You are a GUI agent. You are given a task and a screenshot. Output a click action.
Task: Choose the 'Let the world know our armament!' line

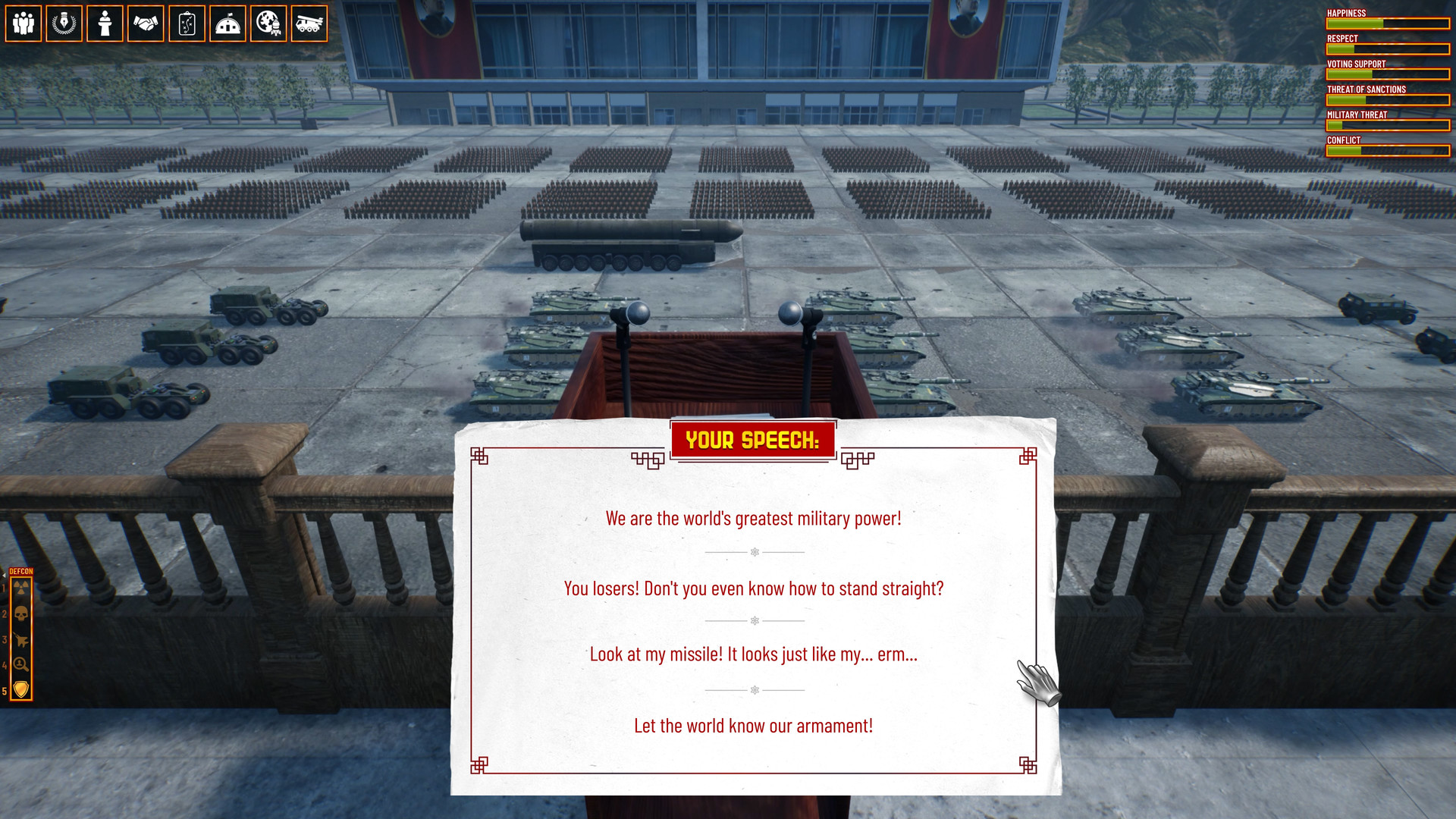pyautogui.click(x=753, y=725)
